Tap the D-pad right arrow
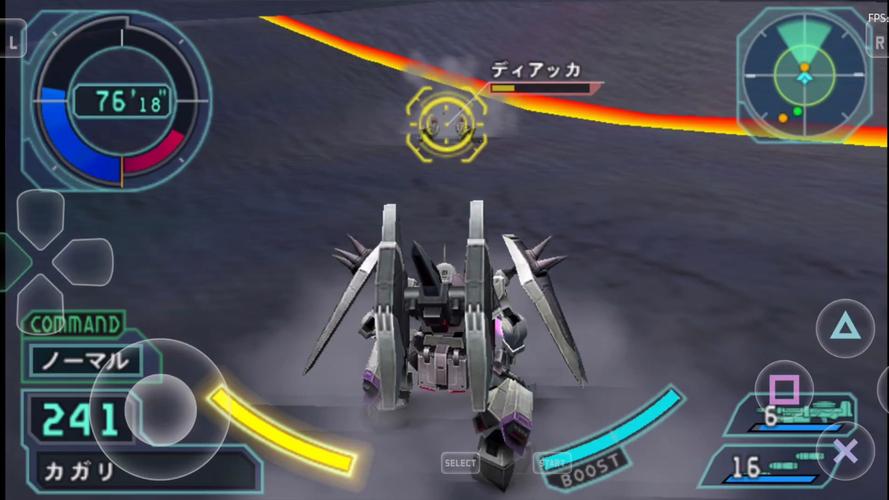The width and height of the screenshot is (889, 500). [x=84, y=262]
